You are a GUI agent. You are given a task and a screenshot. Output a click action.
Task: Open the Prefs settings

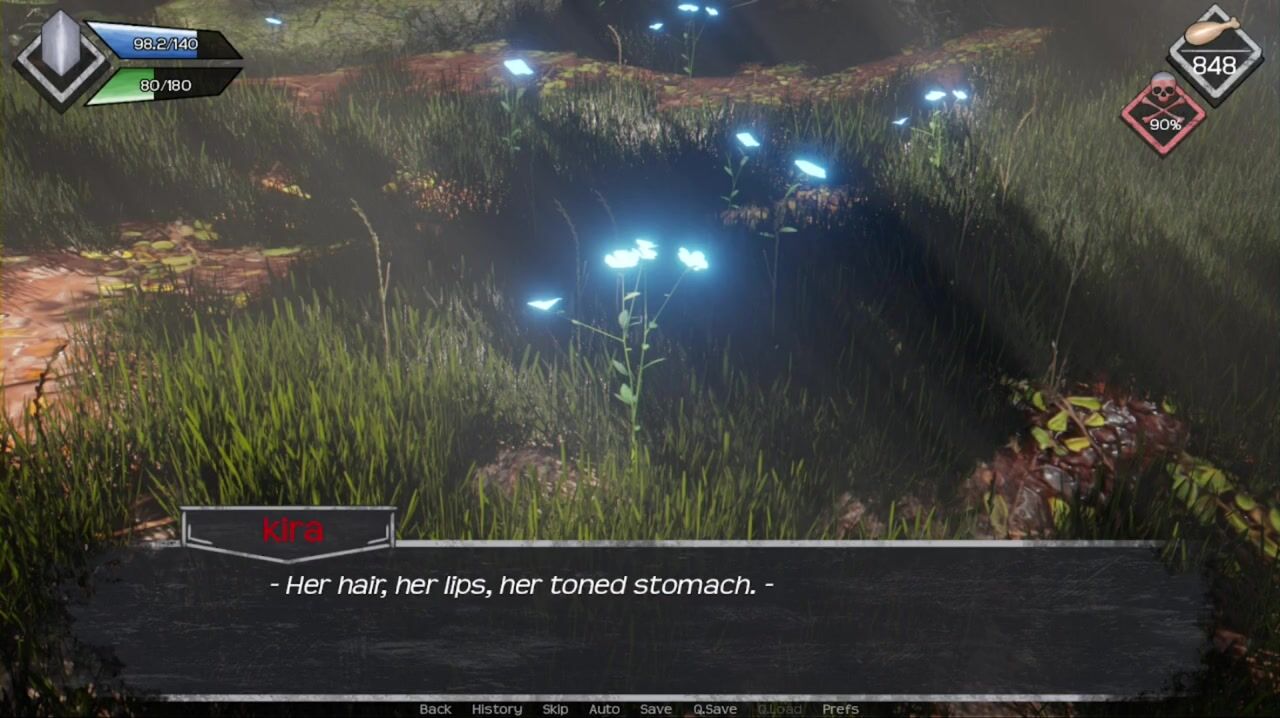pos(840,709)
